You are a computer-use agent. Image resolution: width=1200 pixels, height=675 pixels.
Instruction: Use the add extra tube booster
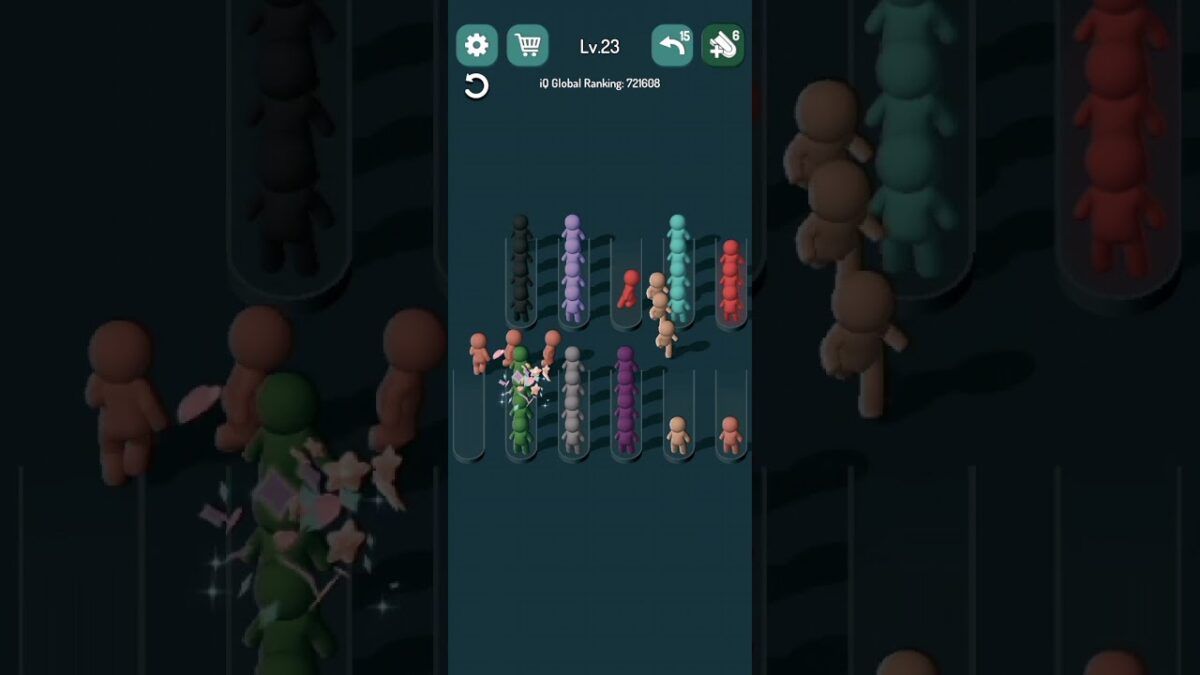pos(722,45)
